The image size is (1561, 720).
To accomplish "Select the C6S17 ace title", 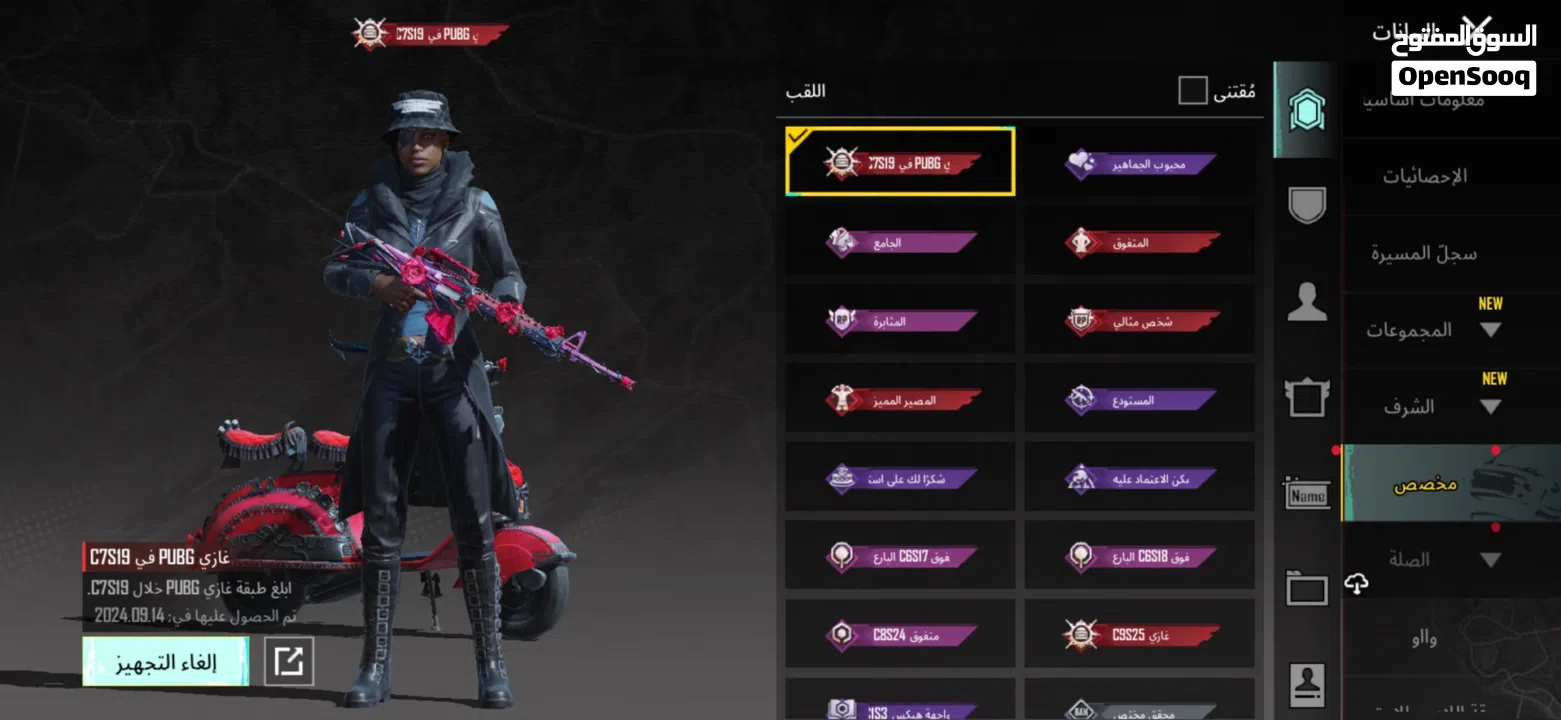I will click(x=900, y=556).
